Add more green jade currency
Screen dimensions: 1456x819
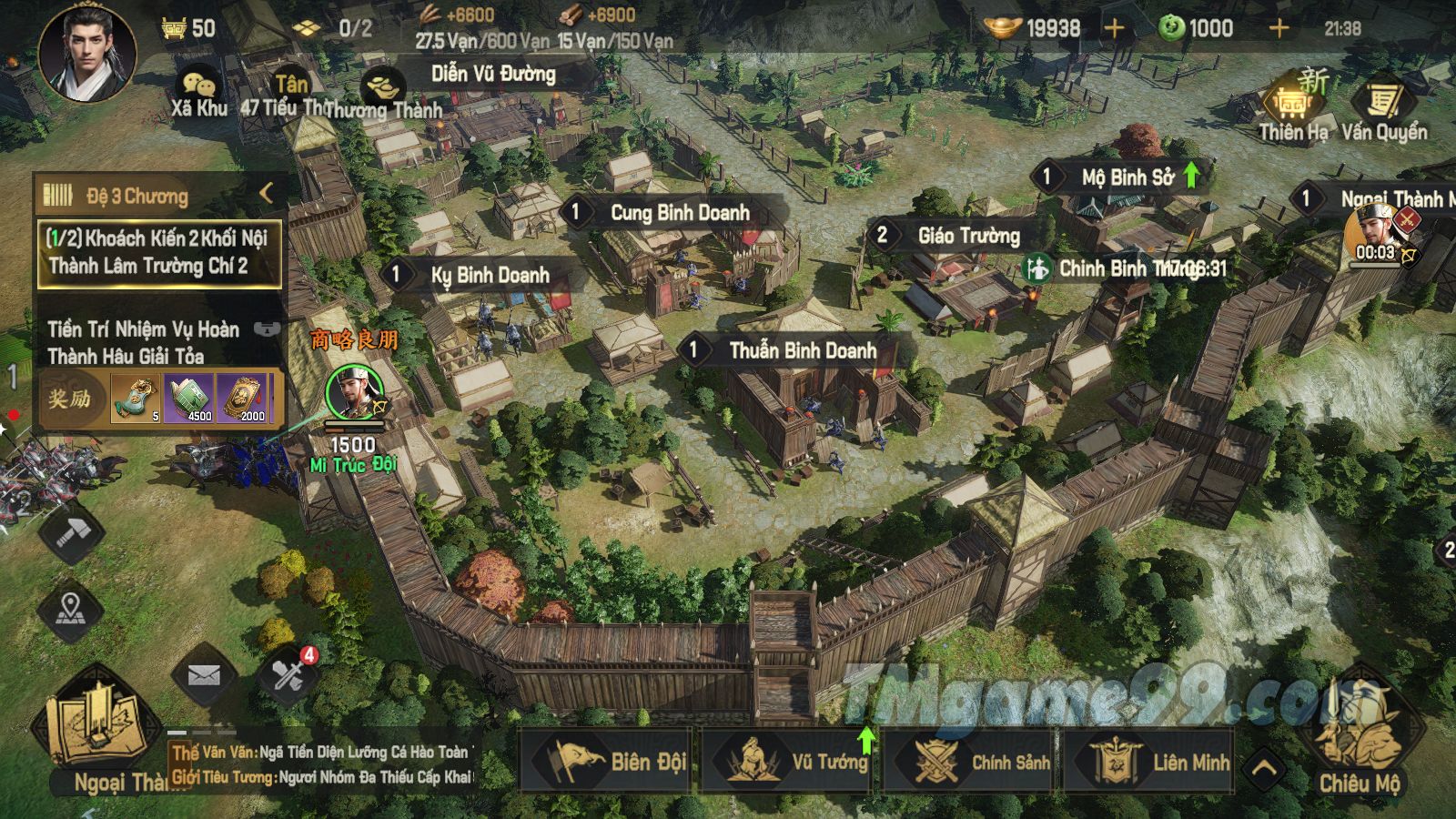1279,28
